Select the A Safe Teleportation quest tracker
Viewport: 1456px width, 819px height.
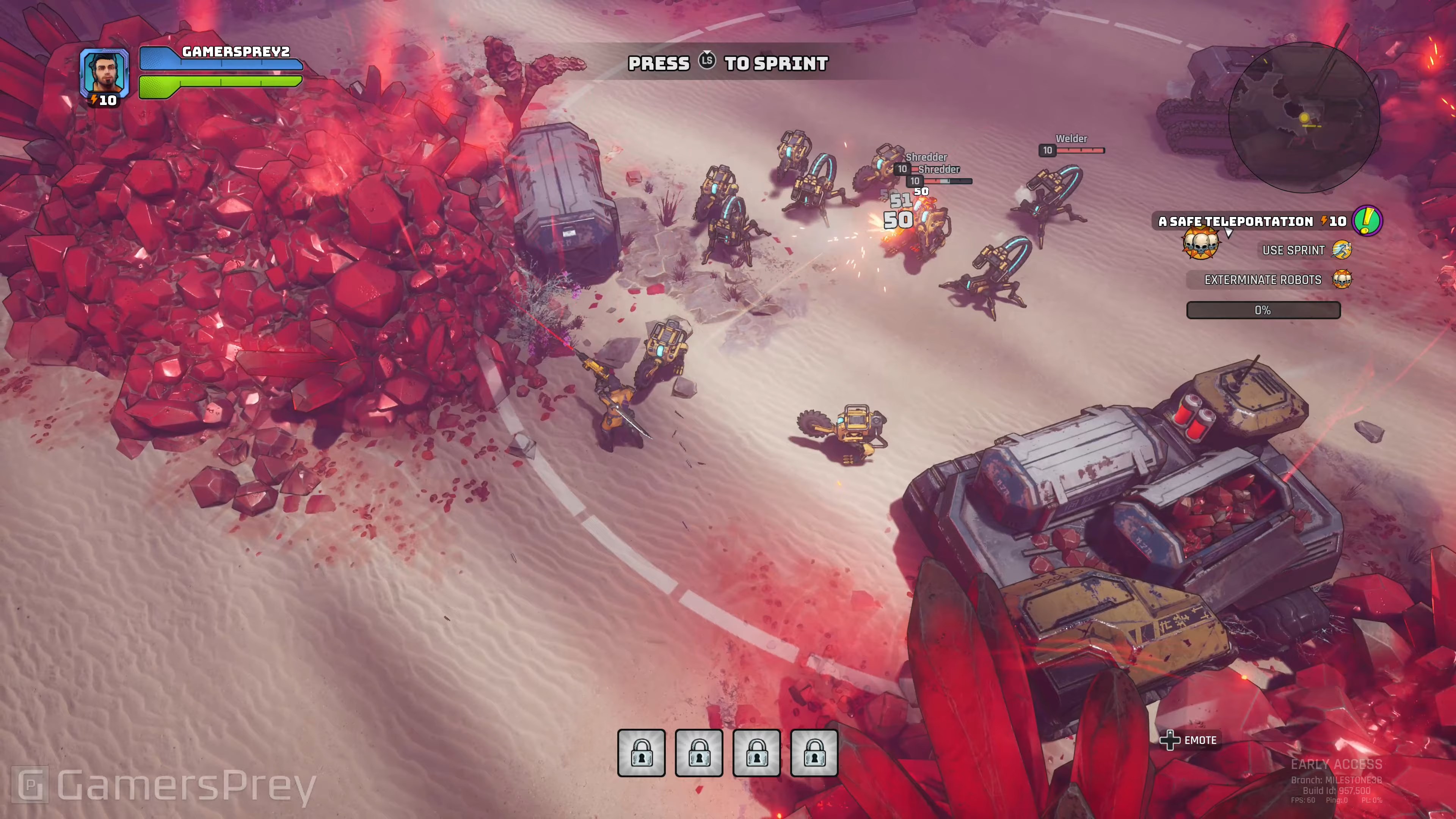click(1236, 221)
